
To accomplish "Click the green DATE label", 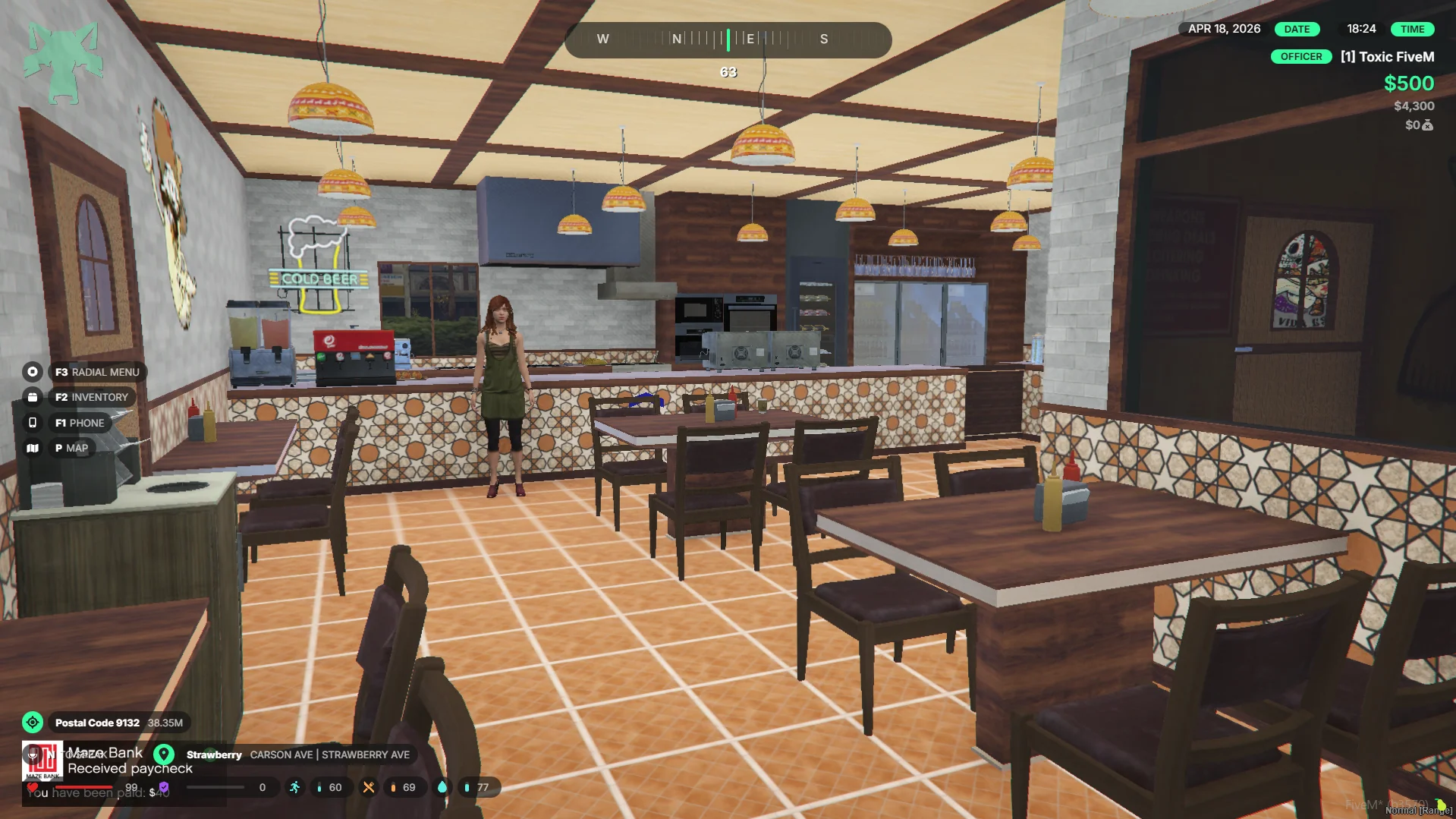I will point(1297,29).
